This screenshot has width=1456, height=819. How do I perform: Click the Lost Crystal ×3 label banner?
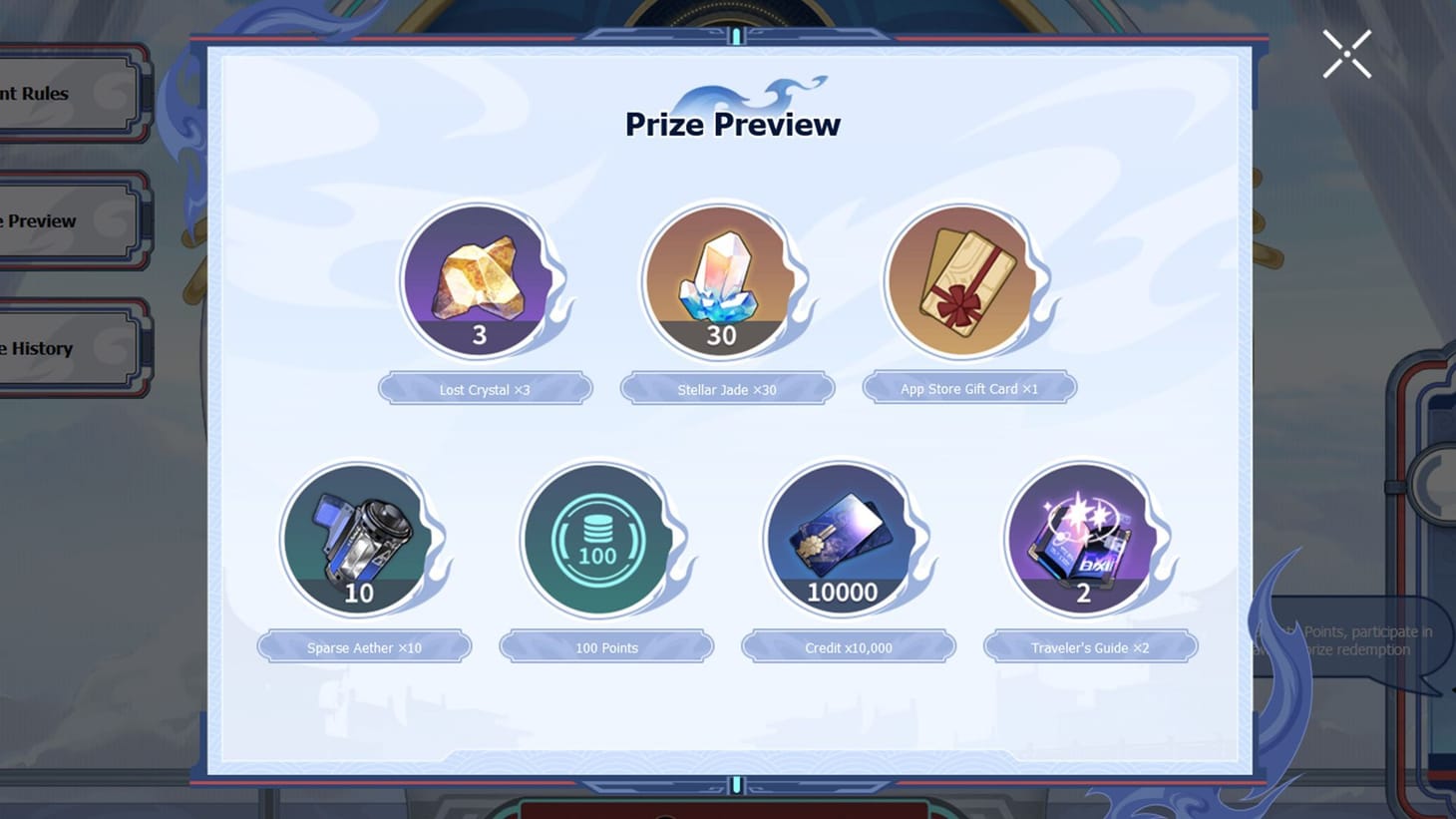click(485, 389)
